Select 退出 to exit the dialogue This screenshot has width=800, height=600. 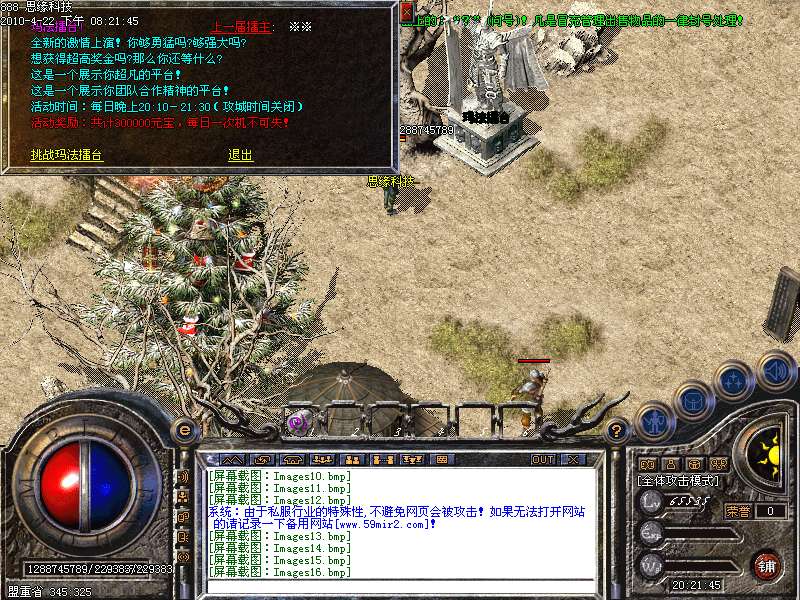(x=240, y=155)
